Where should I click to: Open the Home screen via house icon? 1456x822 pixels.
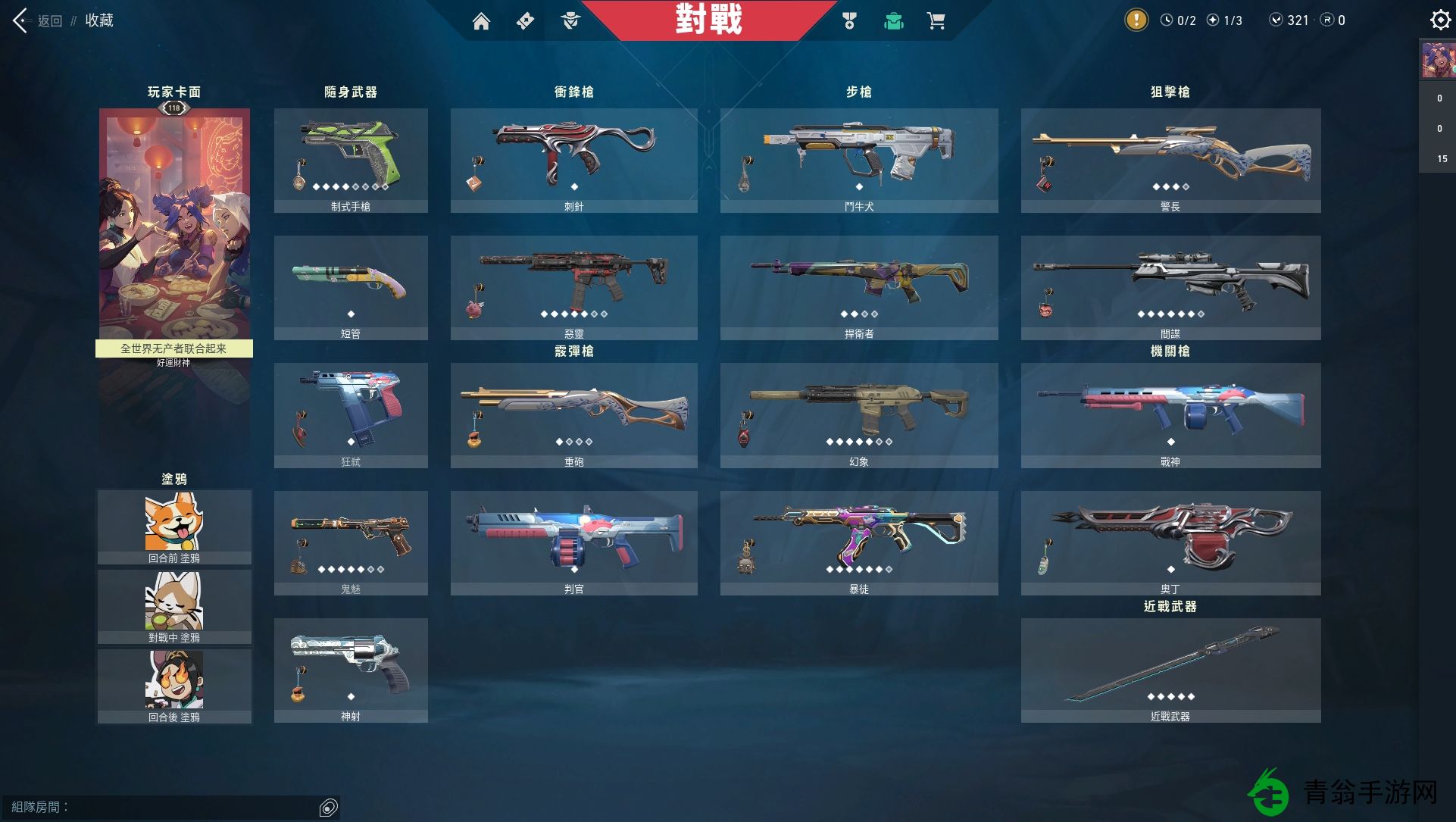(482, 21)
